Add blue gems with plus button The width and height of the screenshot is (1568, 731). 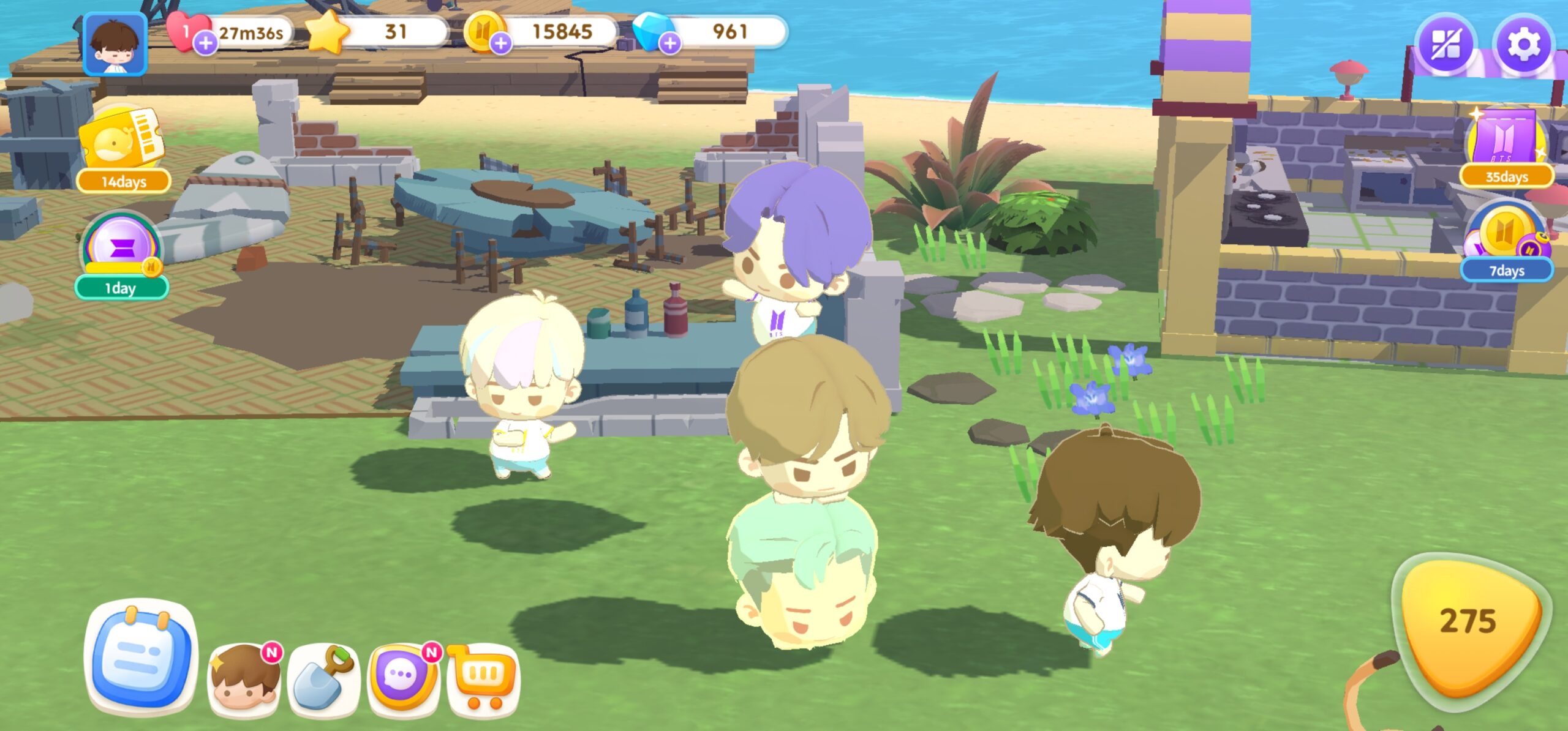(670, 43)
